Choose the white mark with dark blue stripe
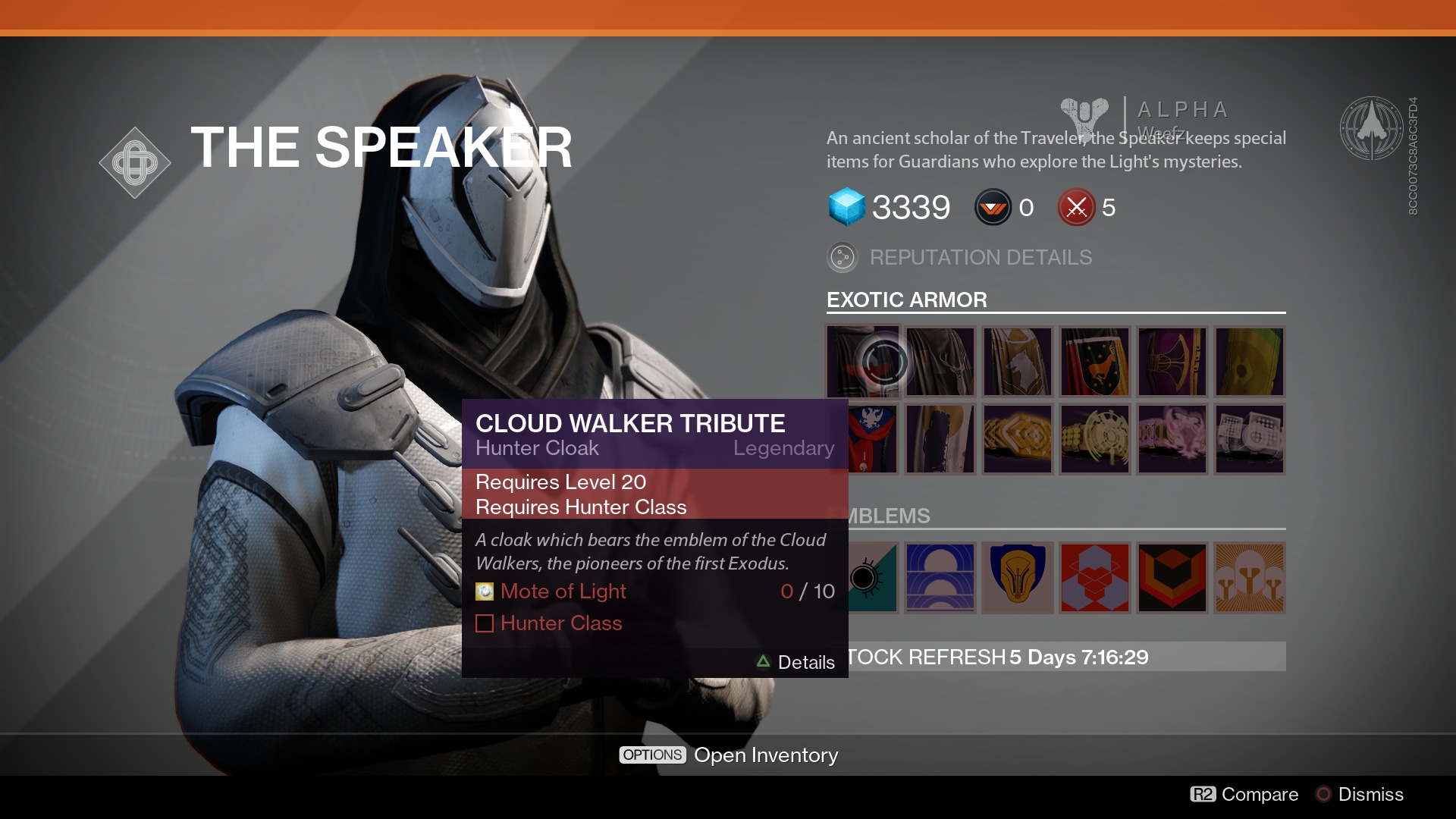The image size is (1456, 819). [x=940, y=439]
